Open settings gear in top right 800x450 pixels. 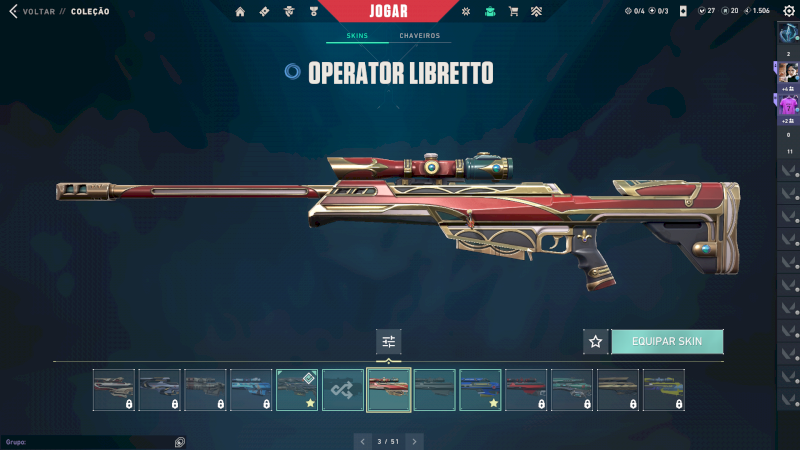coord(788,10)
